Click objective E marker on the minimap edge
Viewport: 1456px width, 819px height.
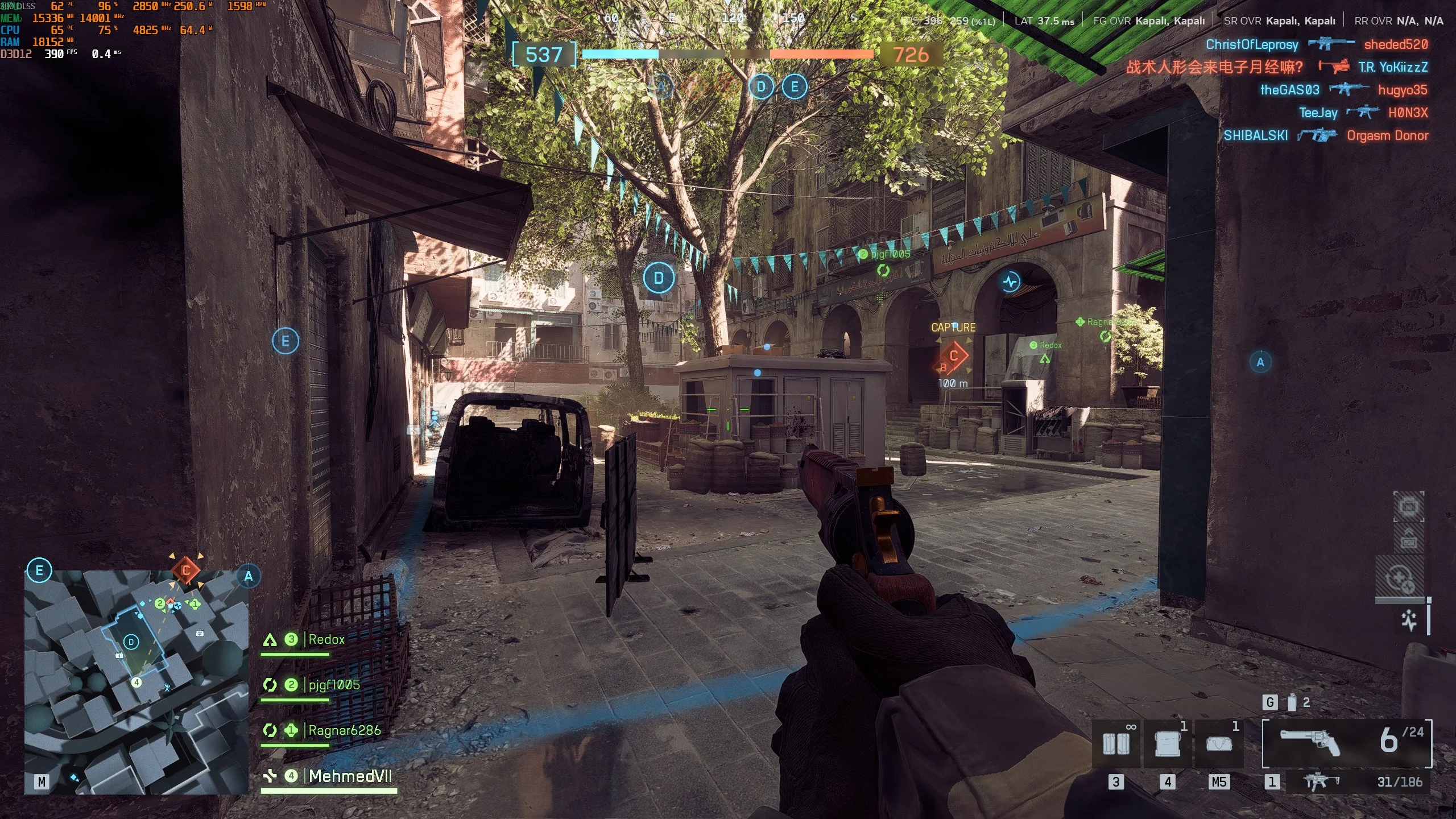pos(39,570)
